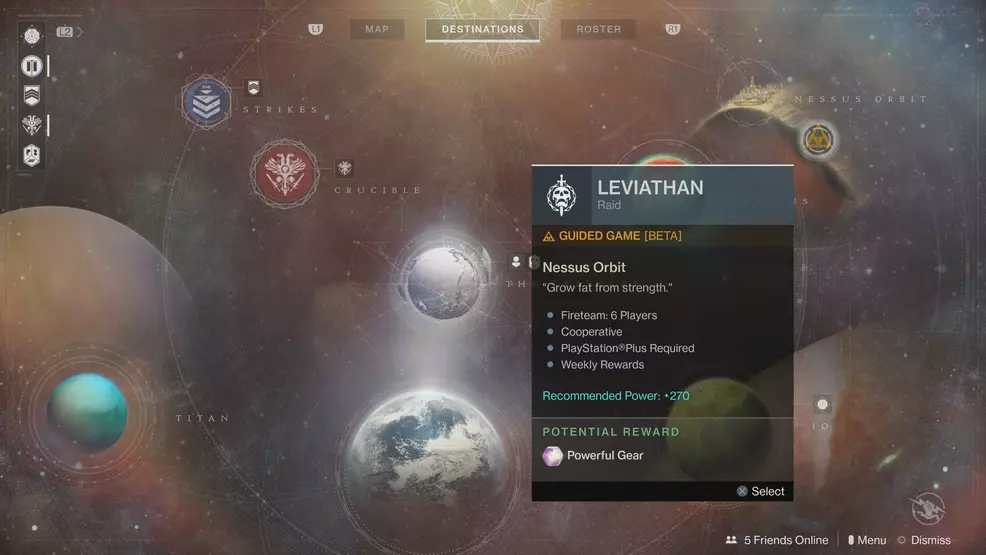
Task: Select the glowing social space sphere above Earth
Action: tap(443, 281)
